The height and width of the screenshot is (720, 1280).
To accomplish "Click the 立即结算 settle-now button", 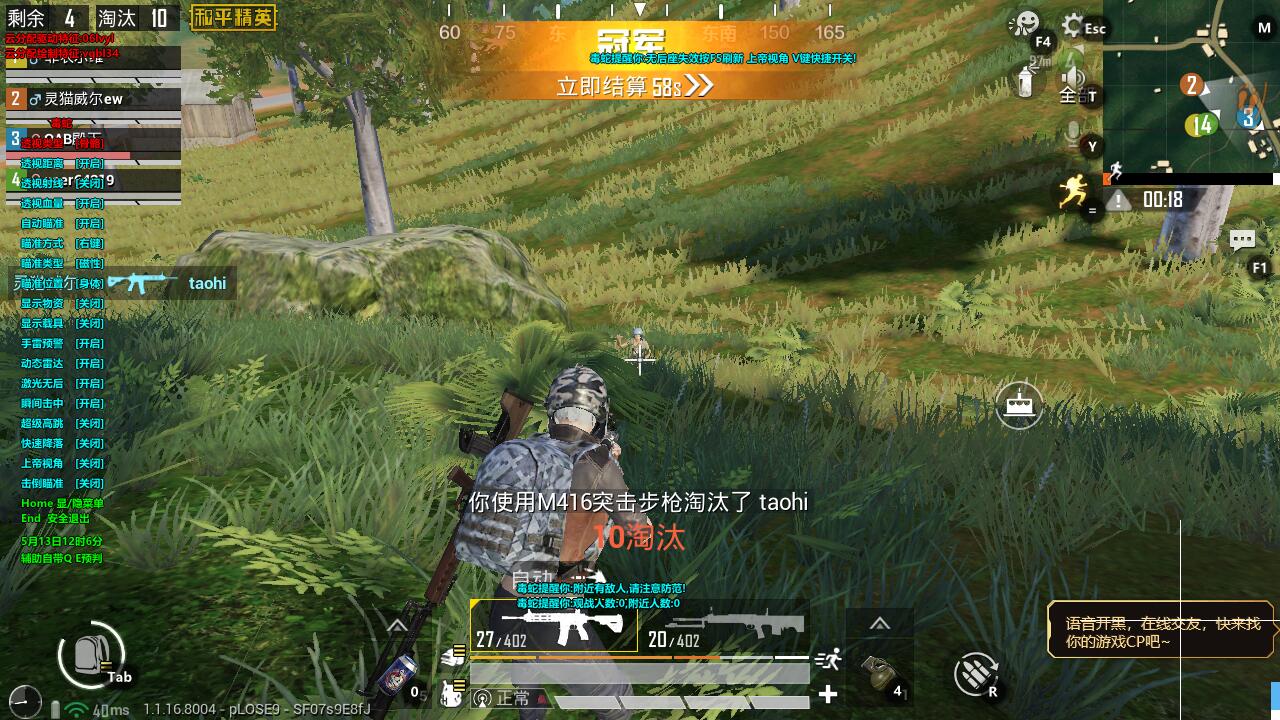I will pos(634,86).
